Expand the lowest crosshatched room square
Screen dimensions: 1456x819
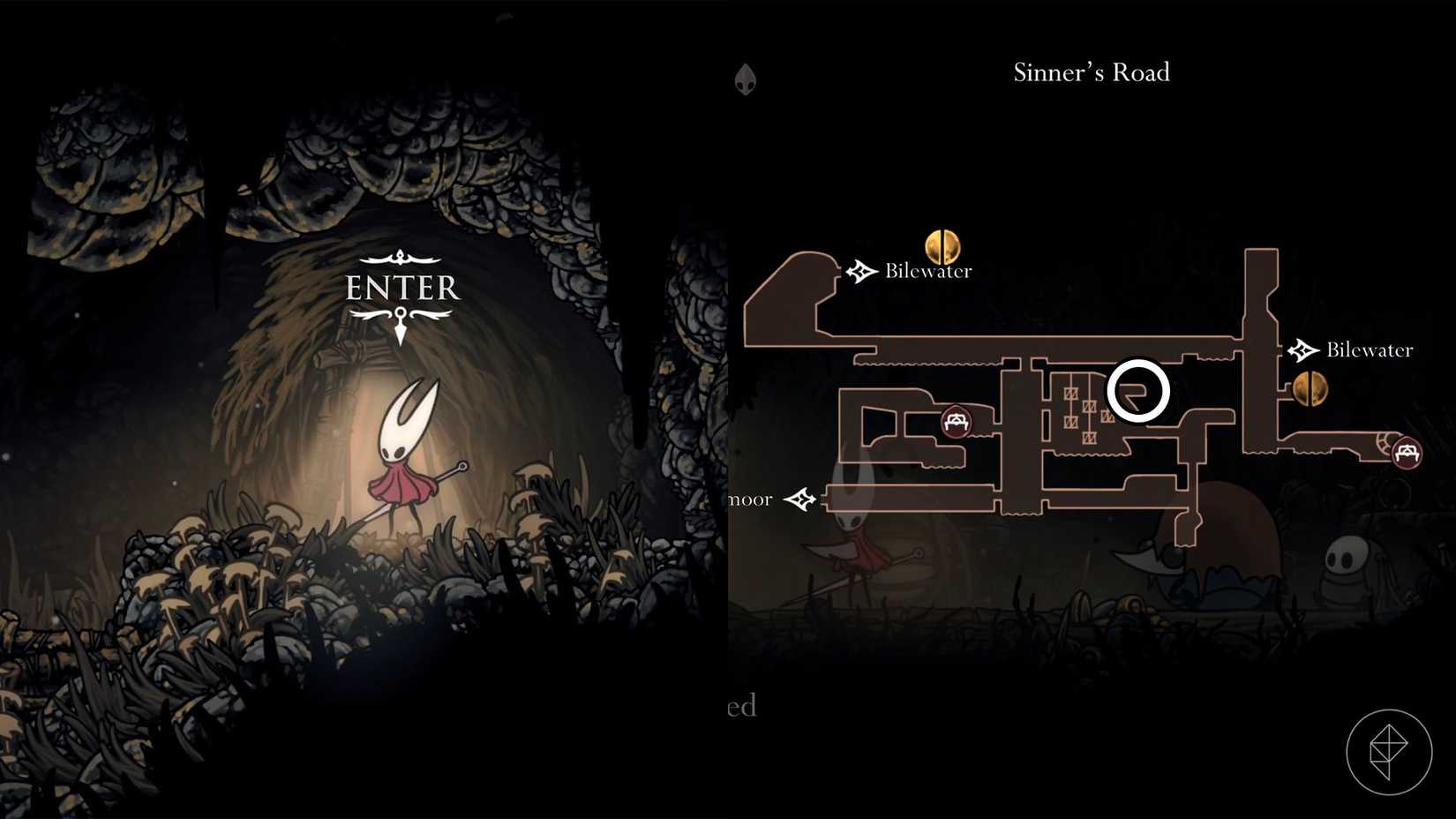1090,437
